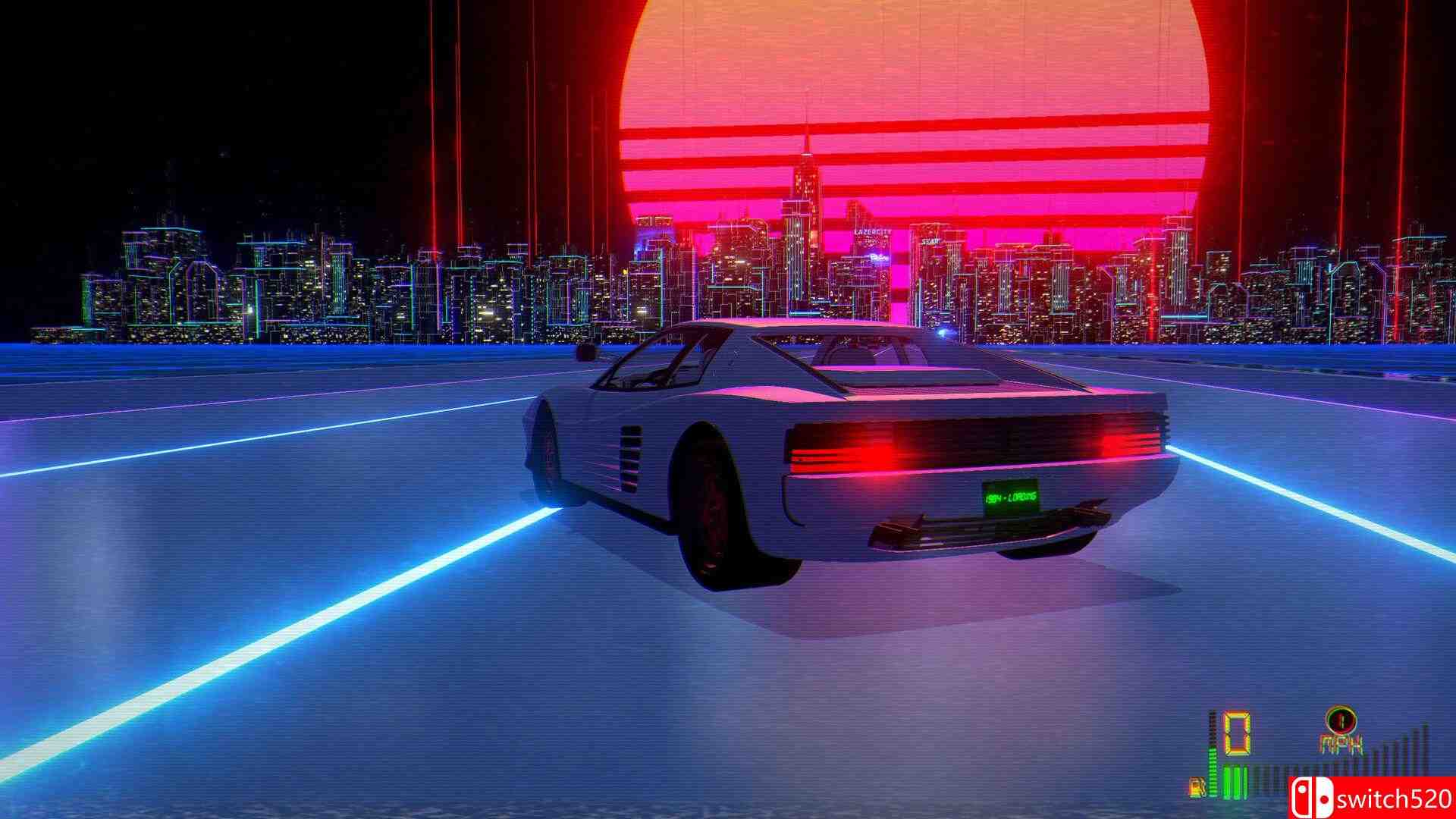The height and width of the screenshot is (819, 1456).
Task: Click the circular MPH gauge icon
Action: [x=1341, y=720]
